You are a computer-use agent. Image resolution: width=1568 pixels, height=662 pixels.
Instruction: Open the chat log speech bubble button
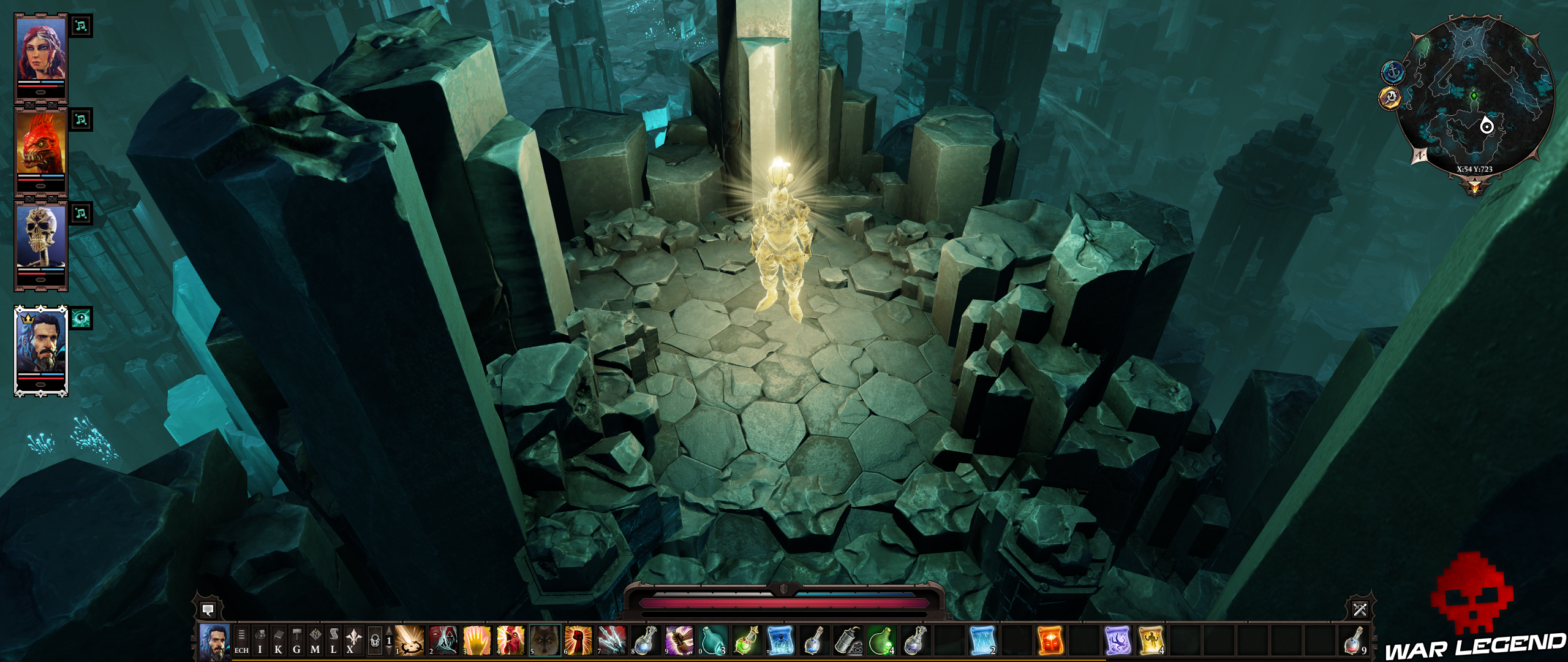[x=208, y=610]
